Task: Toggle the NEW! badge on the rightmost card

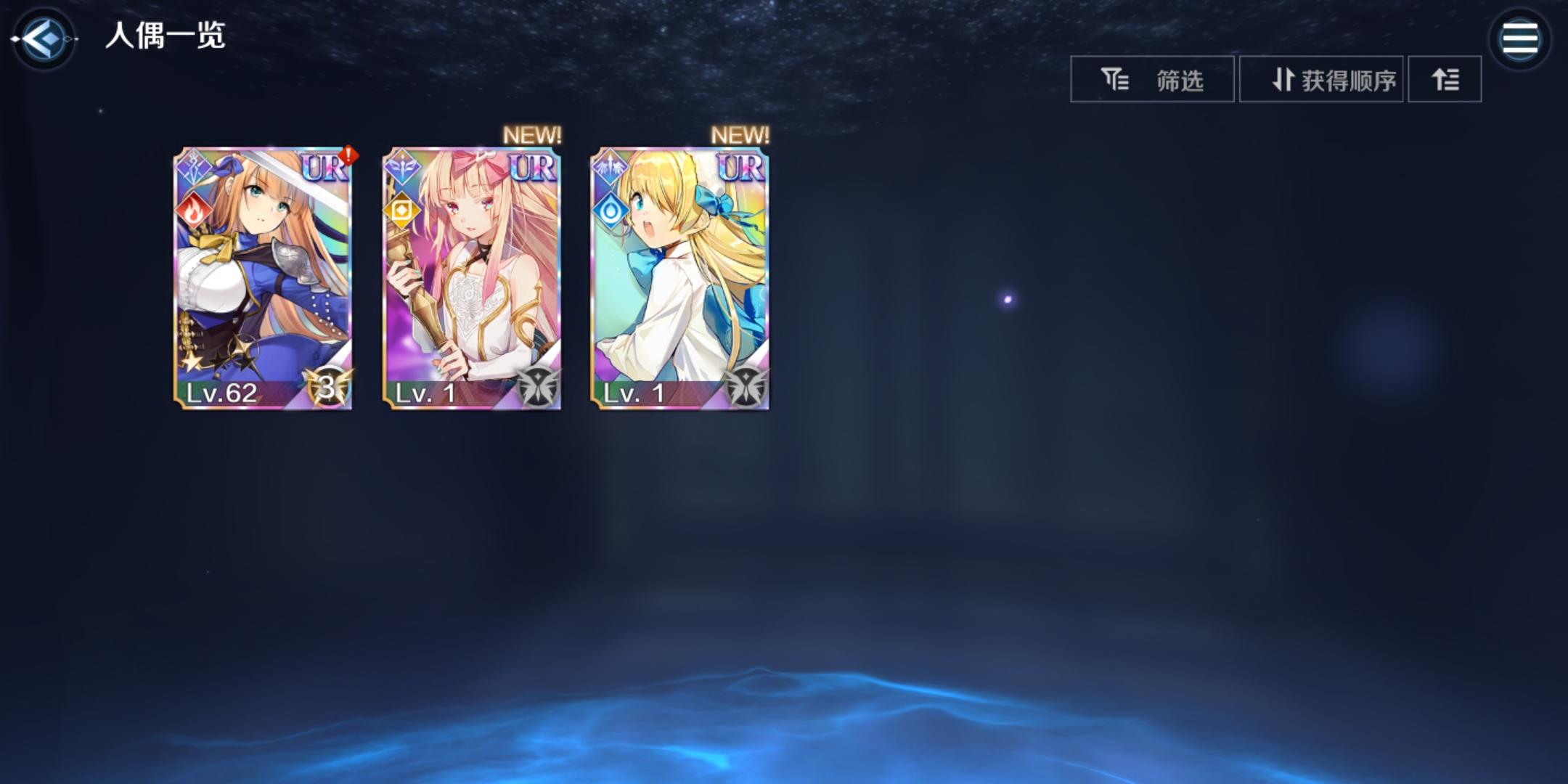Action: tap(740, 134)
